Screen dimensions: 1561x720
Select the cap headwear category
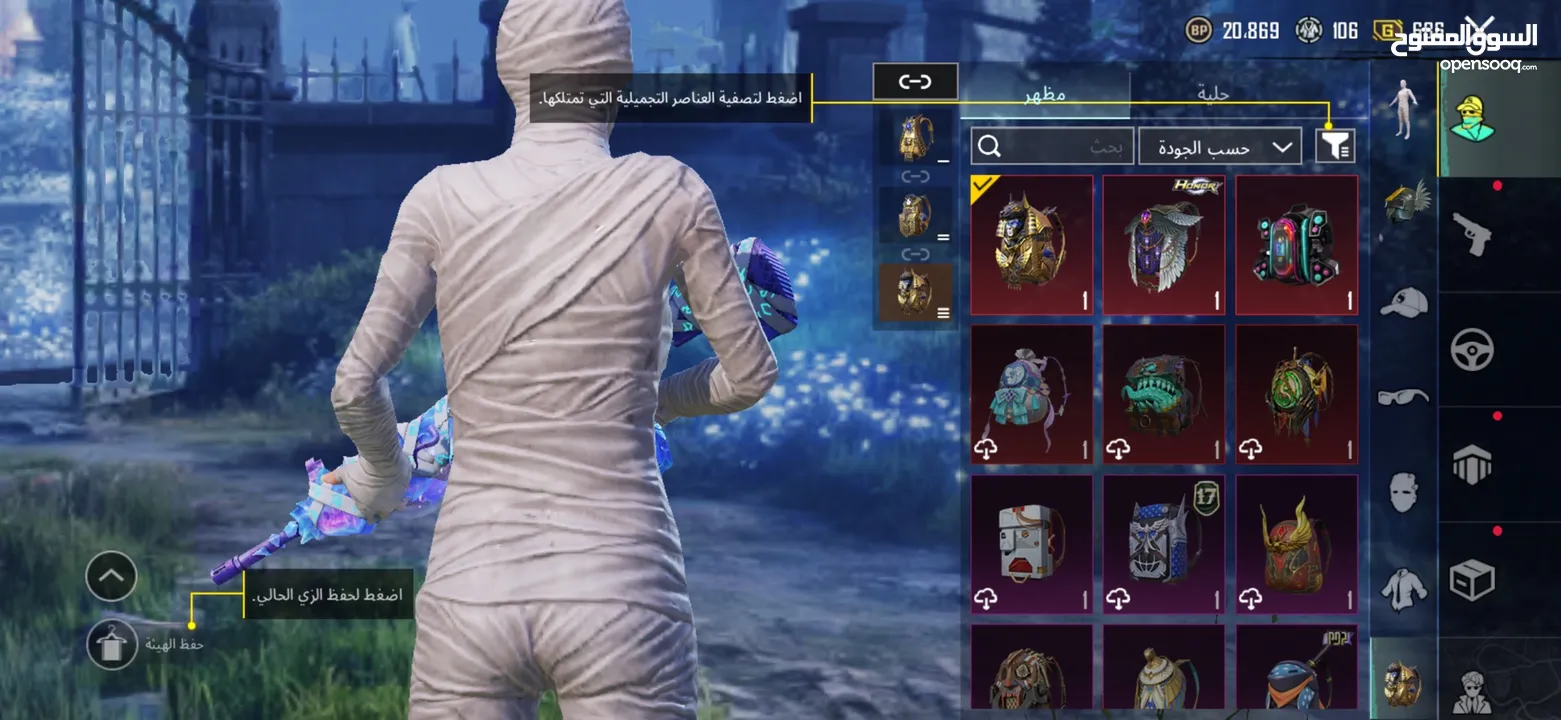(1404, 301)
